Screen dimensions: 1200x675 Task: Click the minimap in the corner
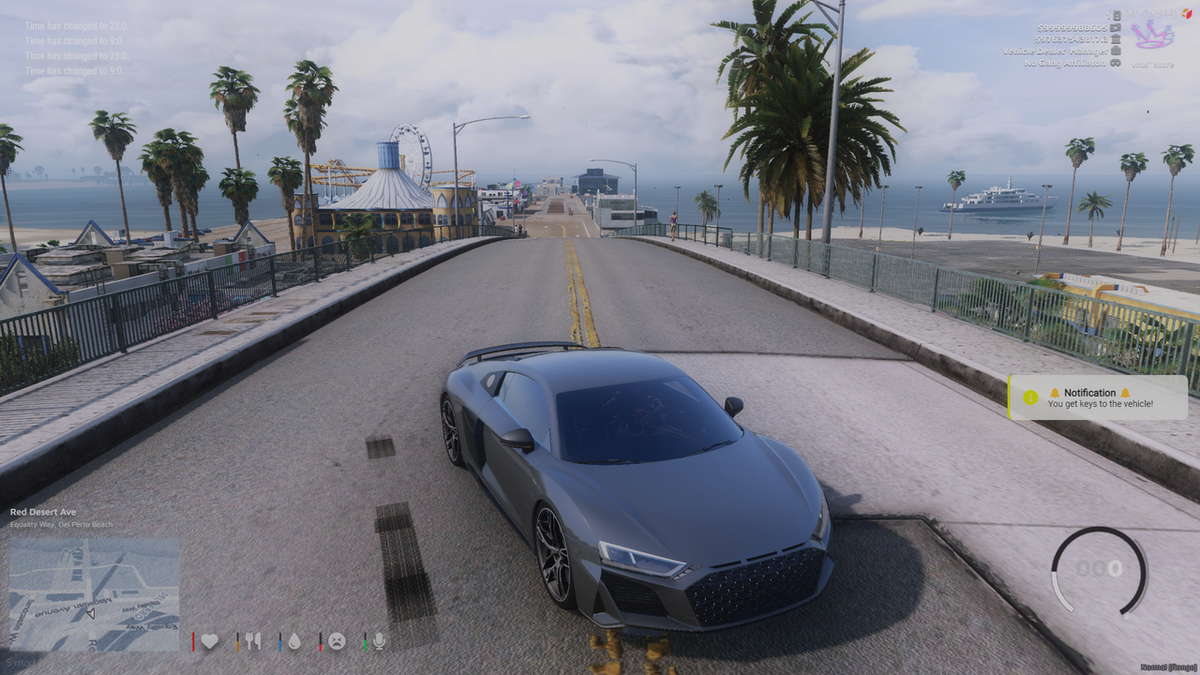[94, 594]
